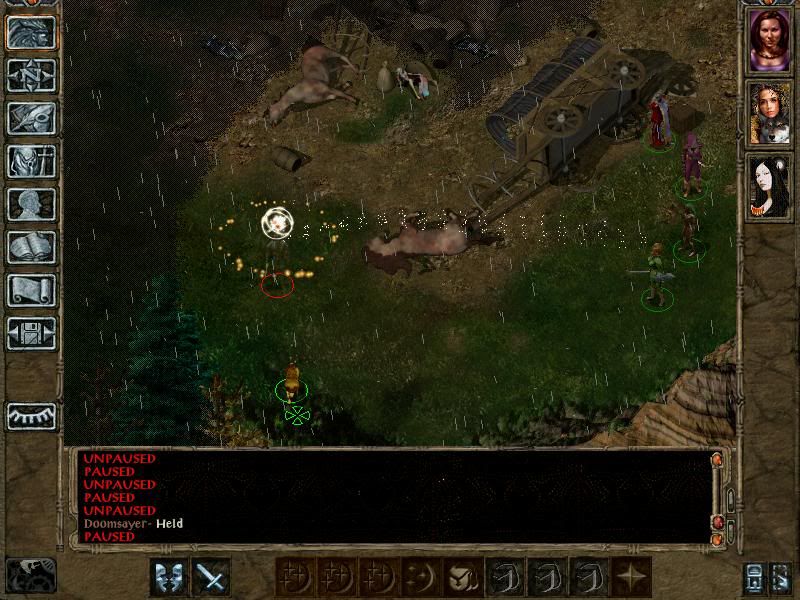This screenshot has width=800, height=600.
Task: Click the scrollbar on the message log
Action: click(717, 495)
